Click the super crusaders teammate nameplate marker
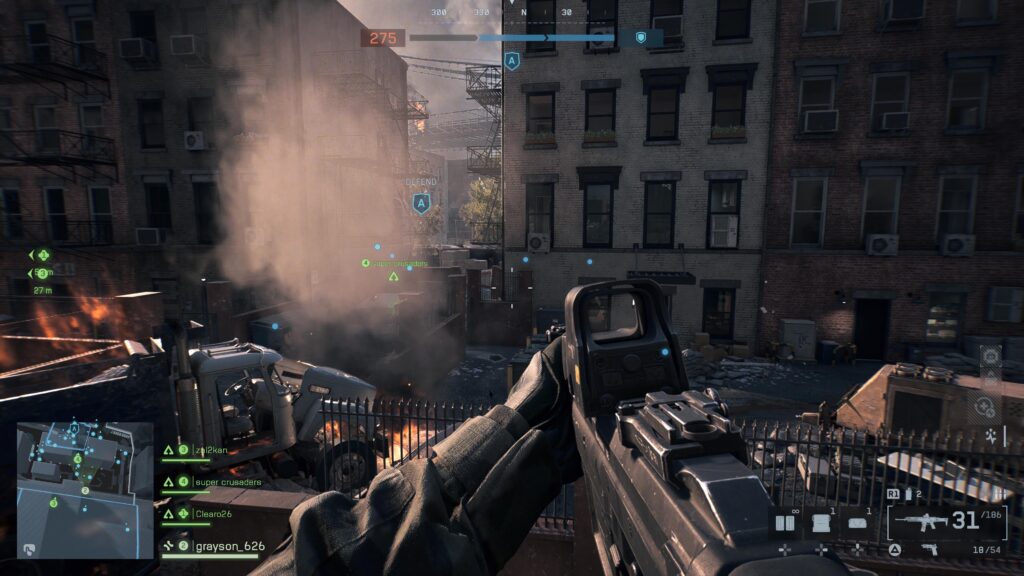 pos(395,264)
